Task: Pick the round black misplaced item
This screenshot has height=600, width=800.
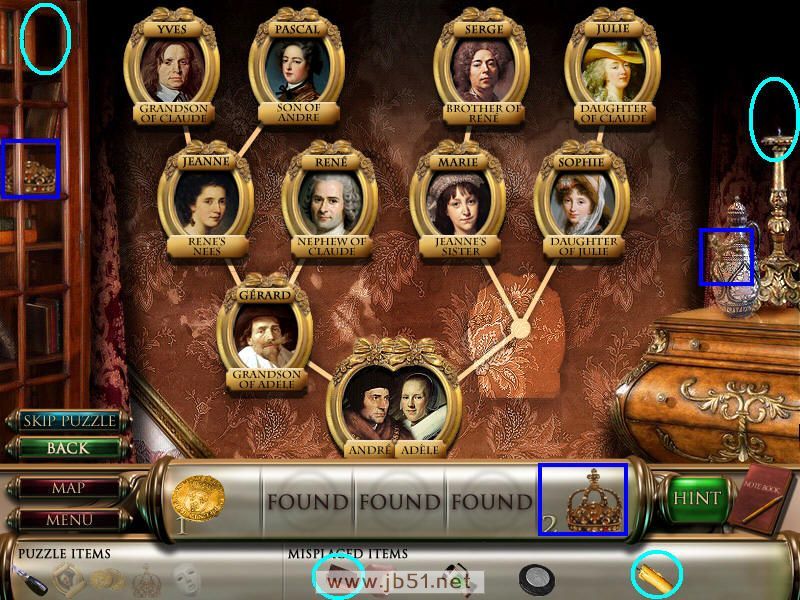Action: click(x=536, y=578)
